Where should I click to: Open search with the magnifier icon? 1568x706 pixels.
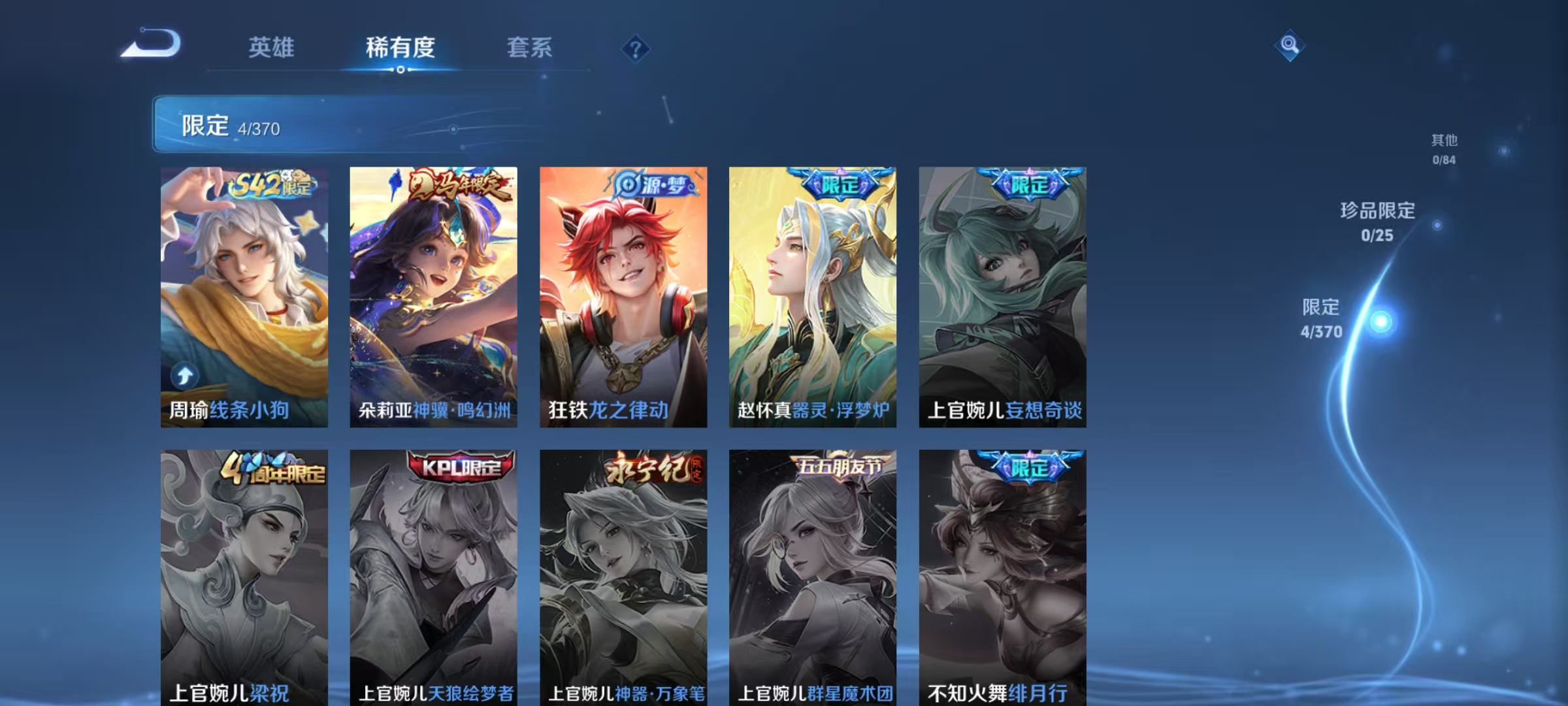1289,44
